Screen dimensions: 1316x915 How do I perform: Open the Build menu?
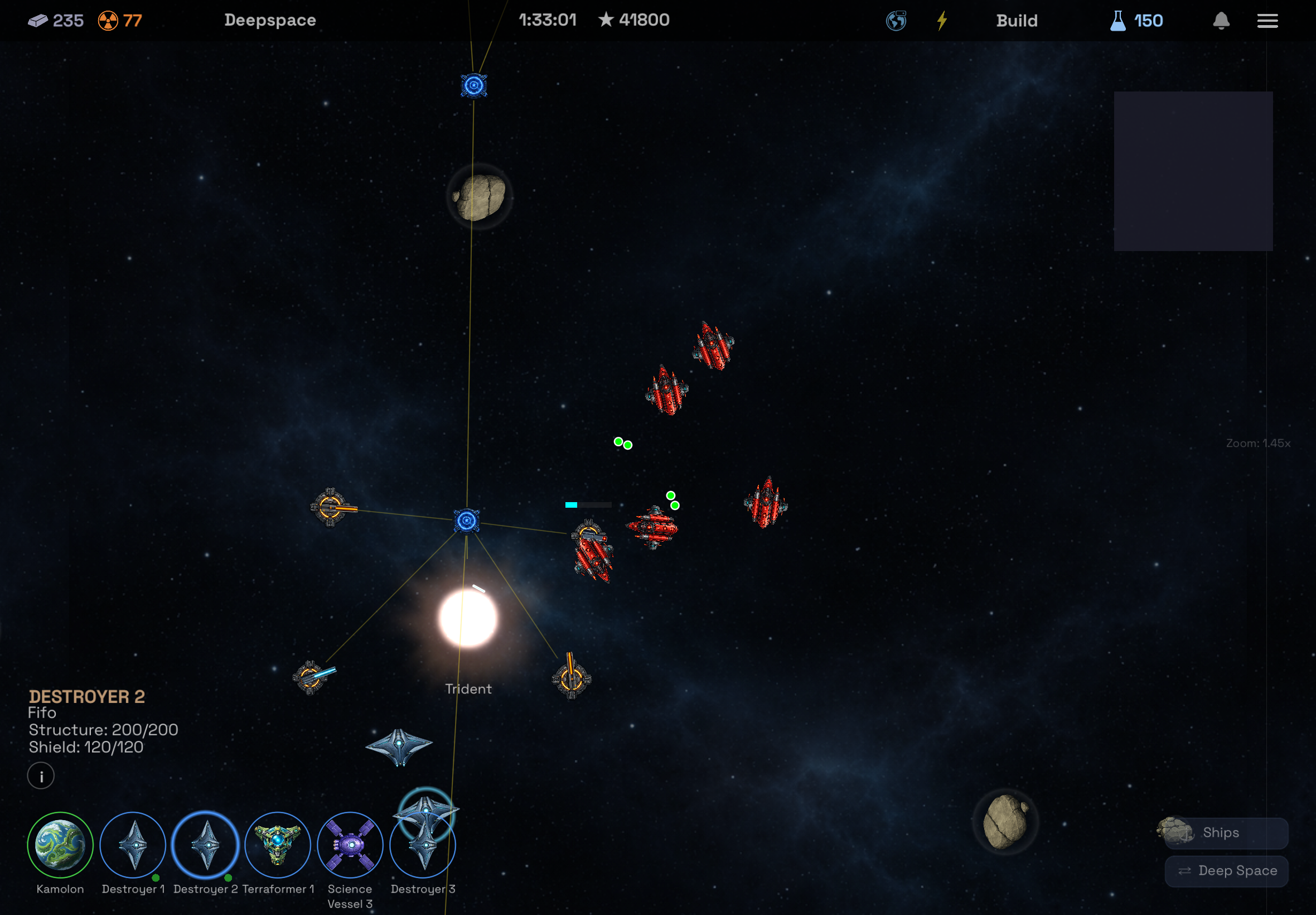point(1017,21)
